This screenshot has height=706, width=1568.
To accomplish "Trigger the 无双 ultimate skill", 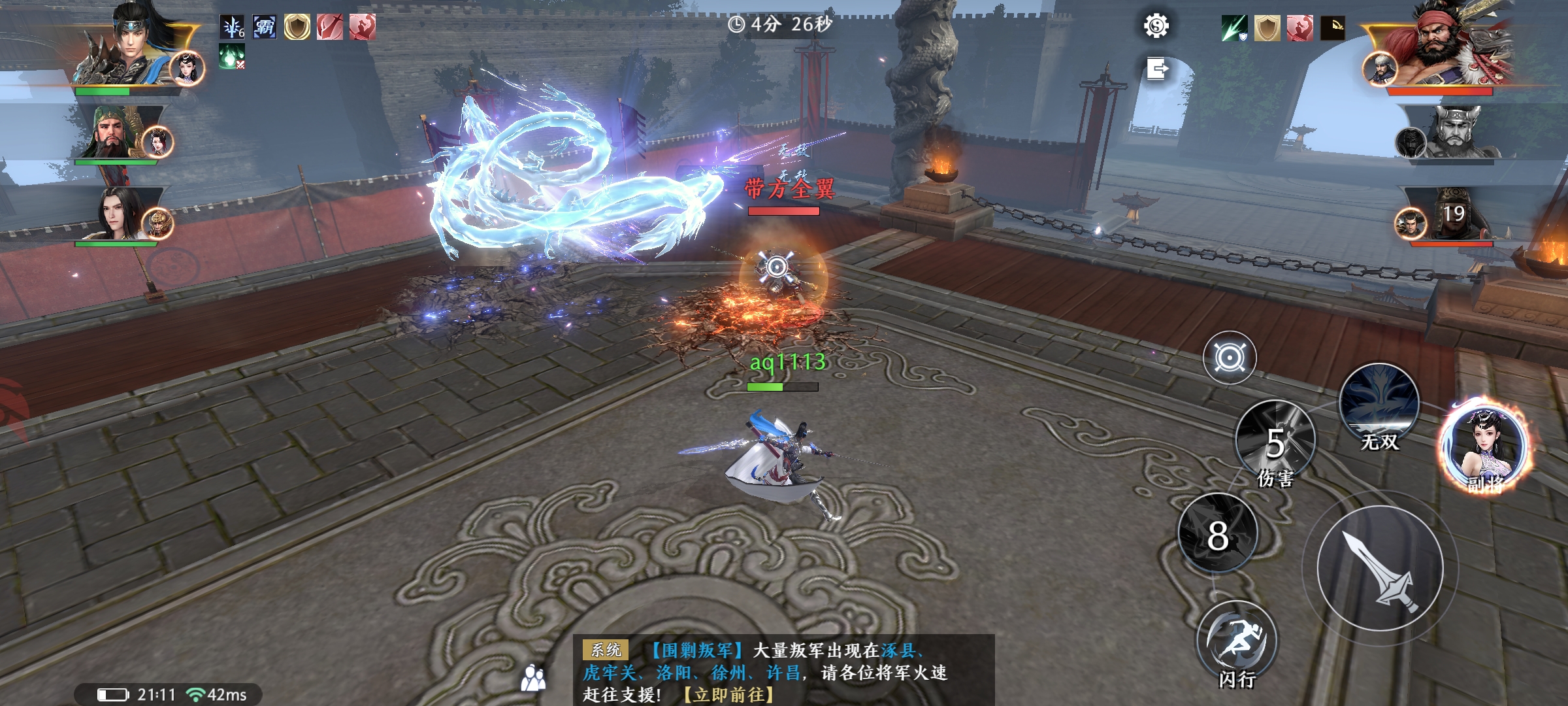I will coord(1379,404).
